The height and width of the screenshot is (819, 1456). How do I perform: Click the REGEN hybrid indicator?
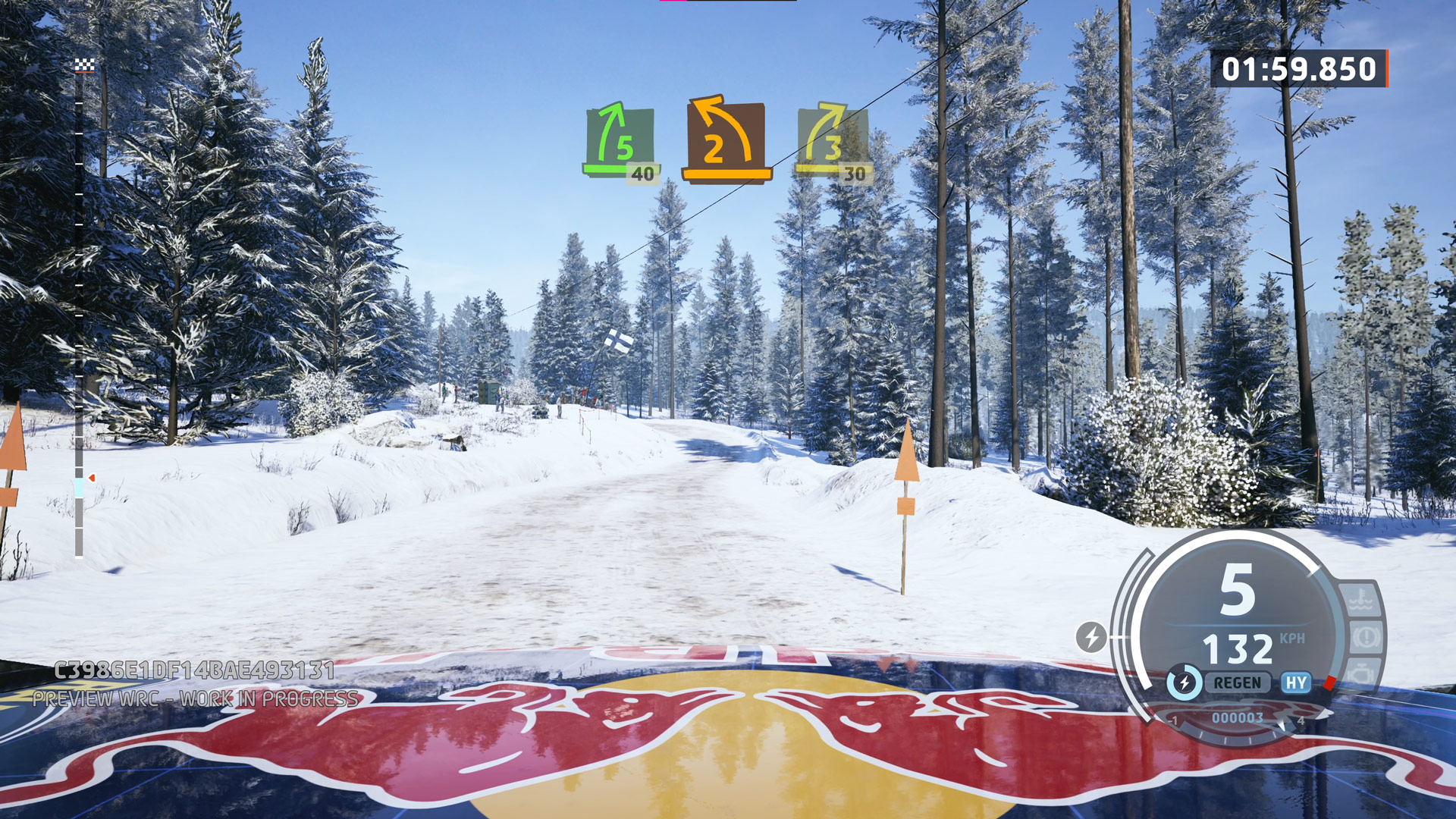coord(1237,683)
